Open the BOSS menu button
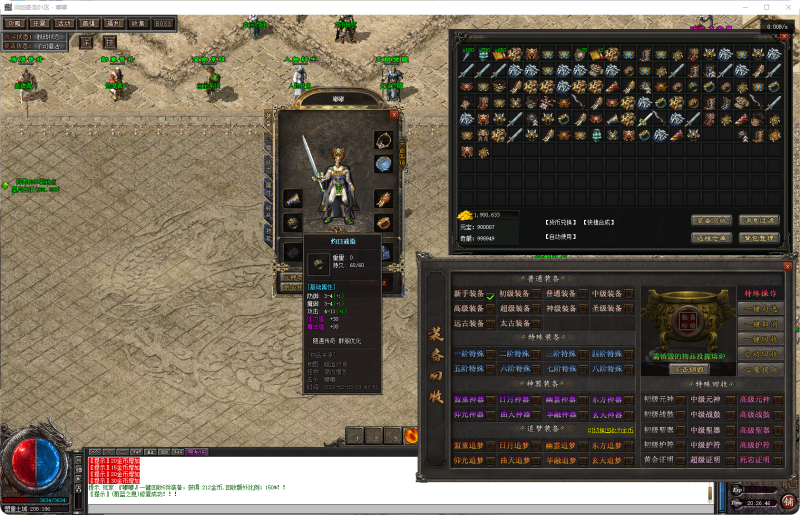800x515 pixels. coord(164,22)
